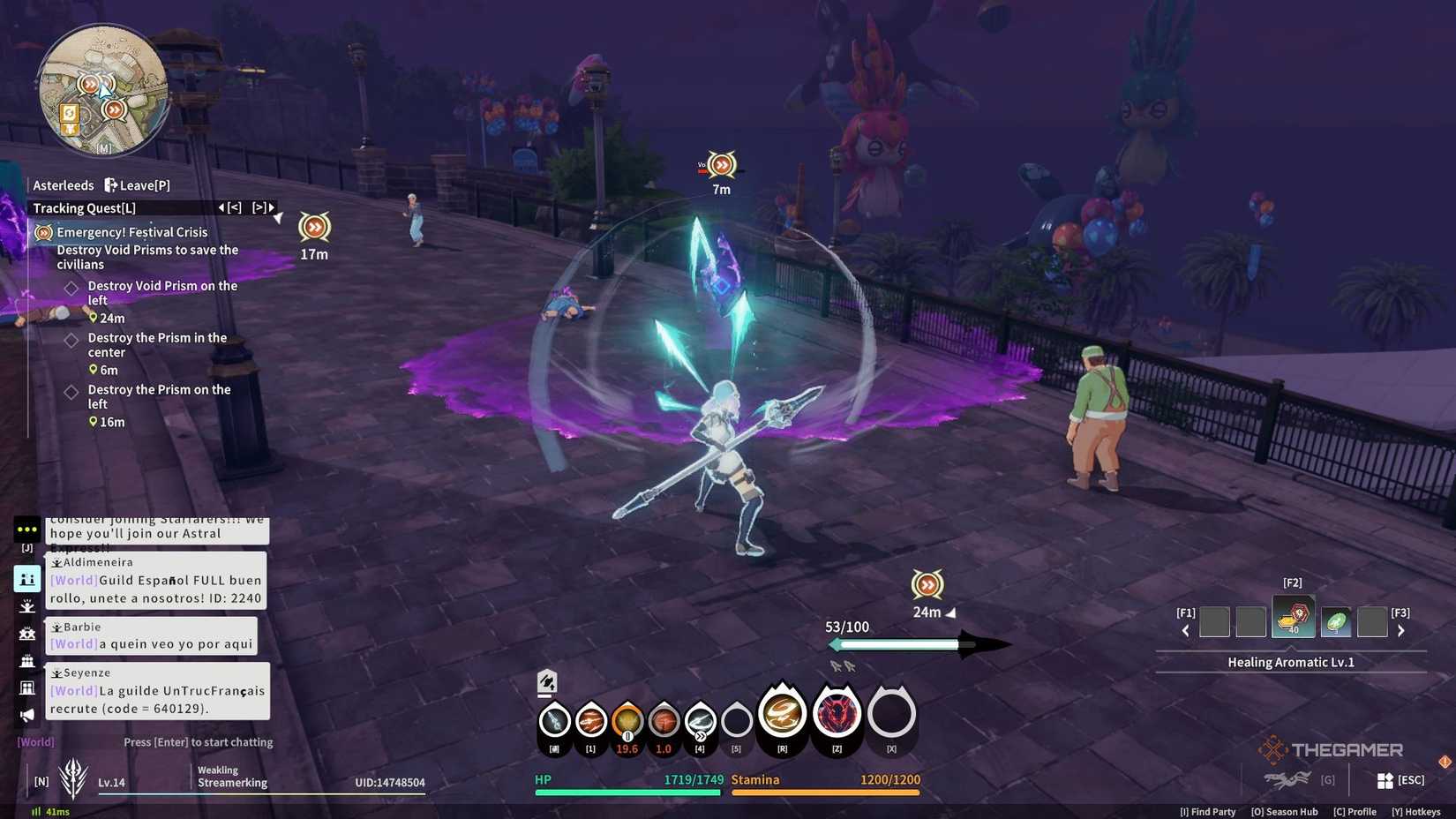The height and width of the screenshot is (819, 1456).
Task: Select the Healing Aromatic item in quickslot F2
Action: pyautogui.click(x=1294, y=620)
